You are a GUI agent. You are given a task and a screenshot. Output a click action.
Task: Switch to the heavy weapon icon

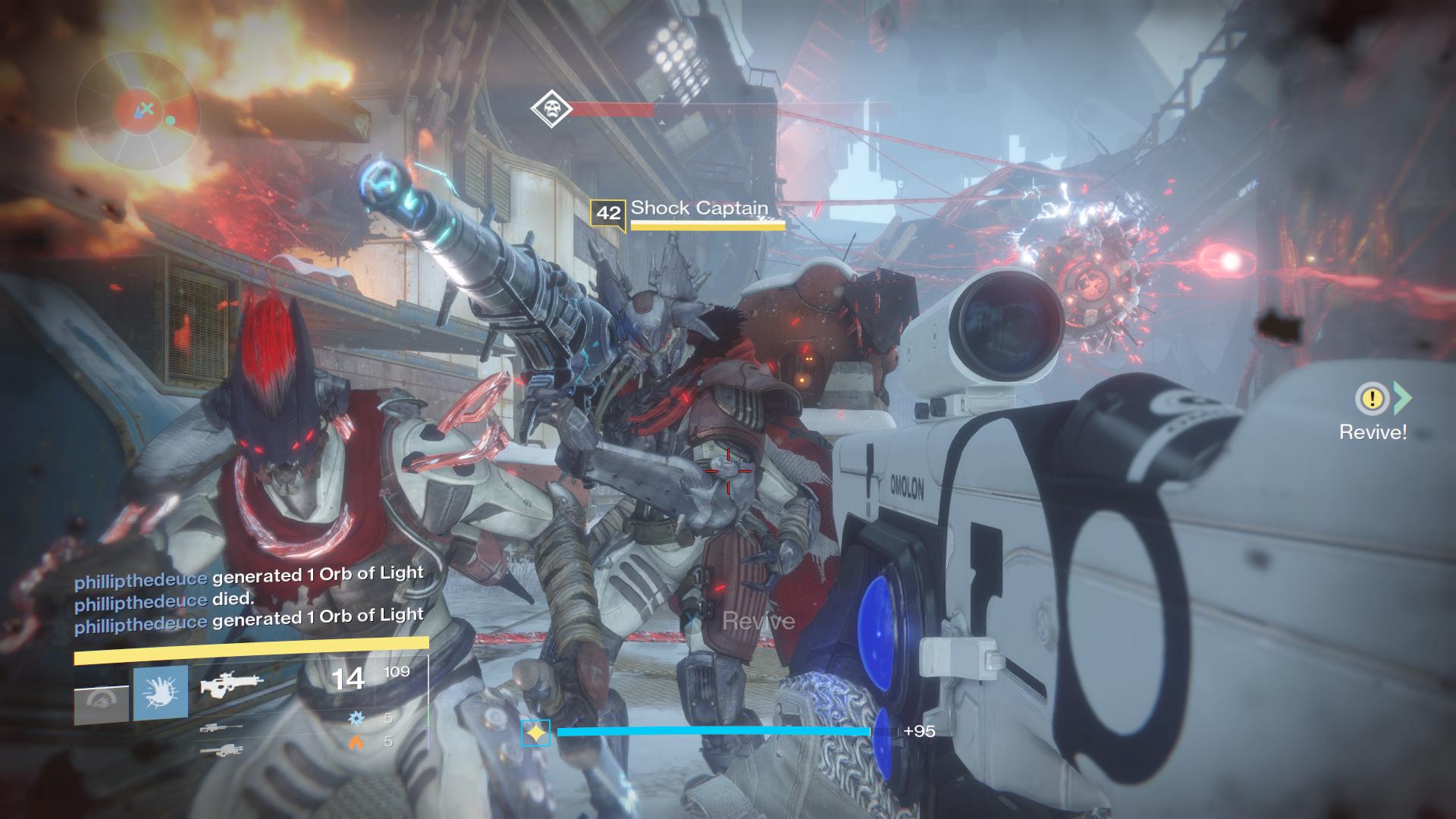pyautogui.click(x=221, y=751)
